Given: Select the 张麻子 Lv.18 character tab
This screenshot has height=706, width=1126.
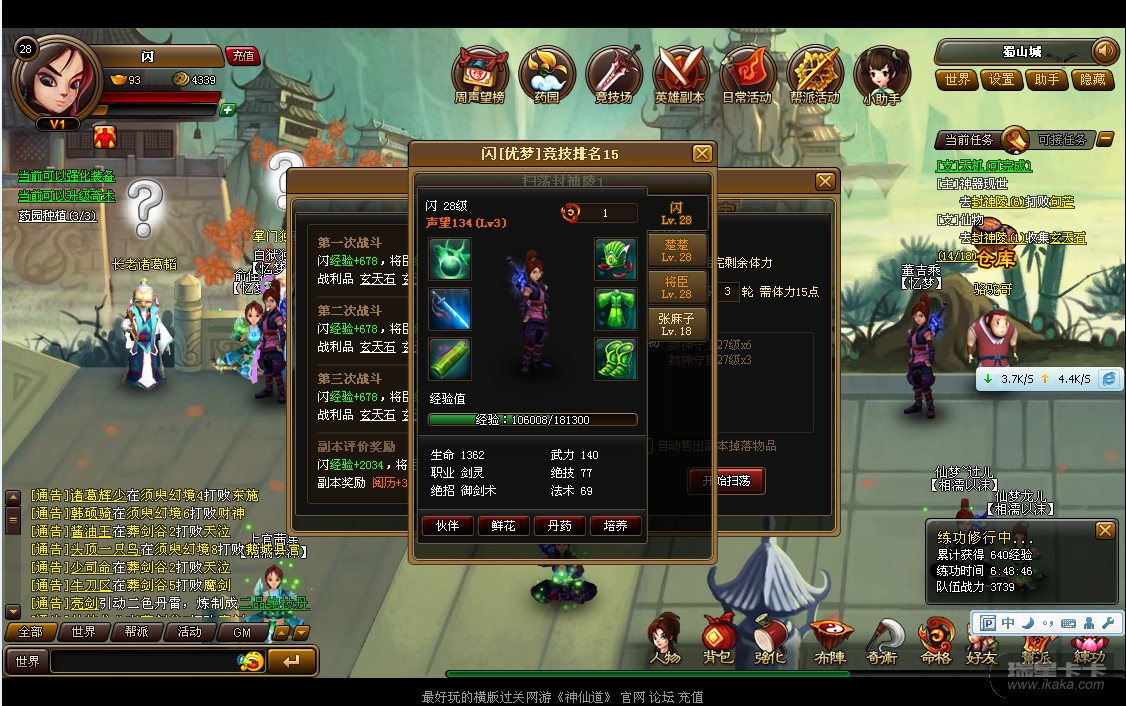Looking at the screenshot, I should point(677,324).
